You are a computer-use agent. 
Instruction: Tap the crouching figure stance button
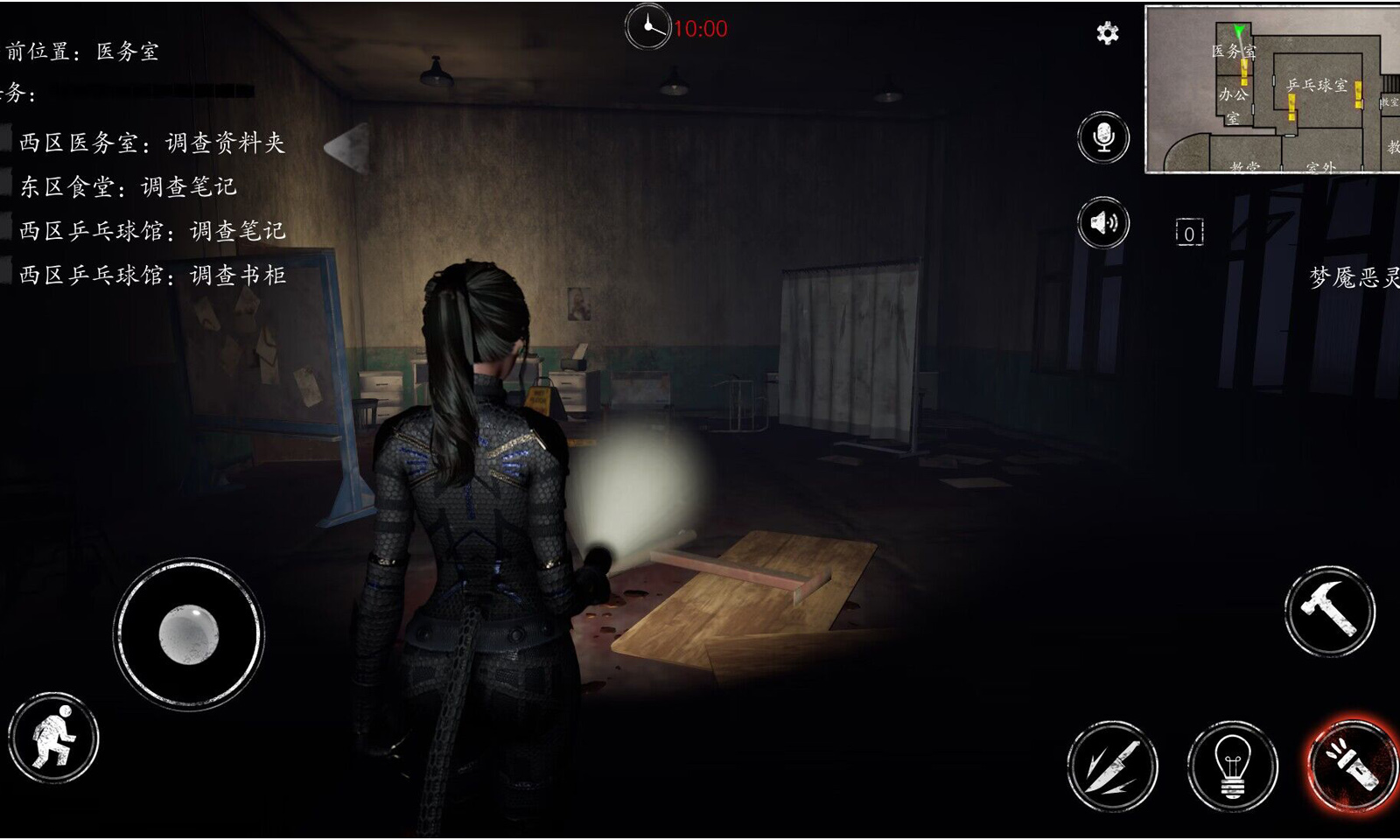(53, 738)
